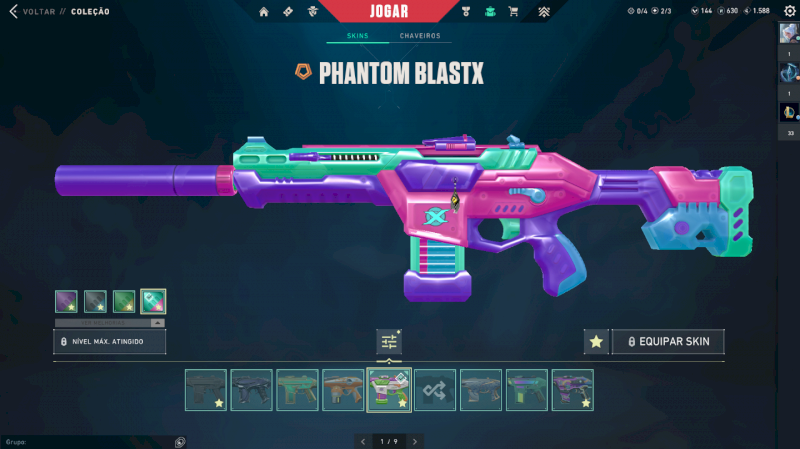Open the skin filter sliders button
Image resolution: width=800 pixels, height=449 pixels.
coord(389,342)
